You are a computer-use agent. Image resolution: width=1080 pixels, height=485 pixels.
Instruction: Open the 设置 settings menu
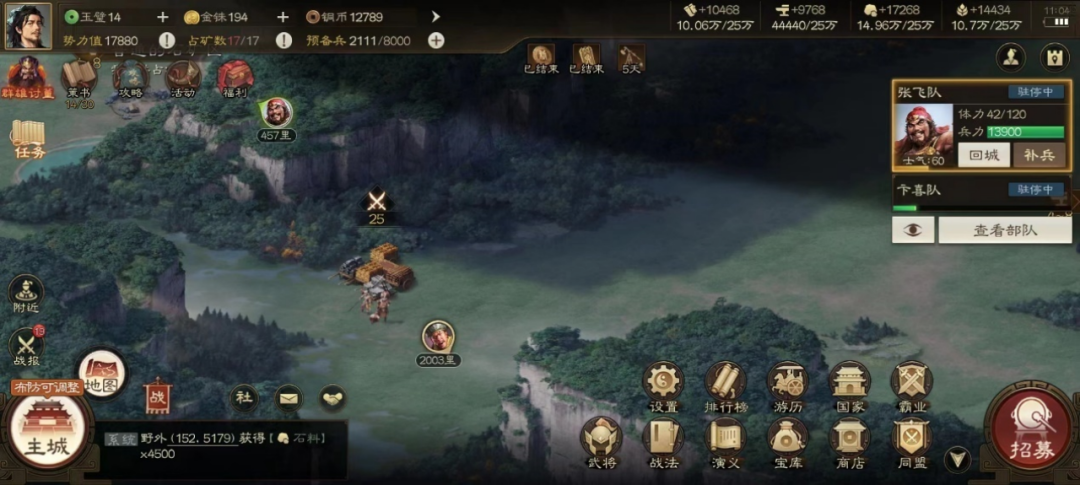pyautogui.click(x=663, y=385)
